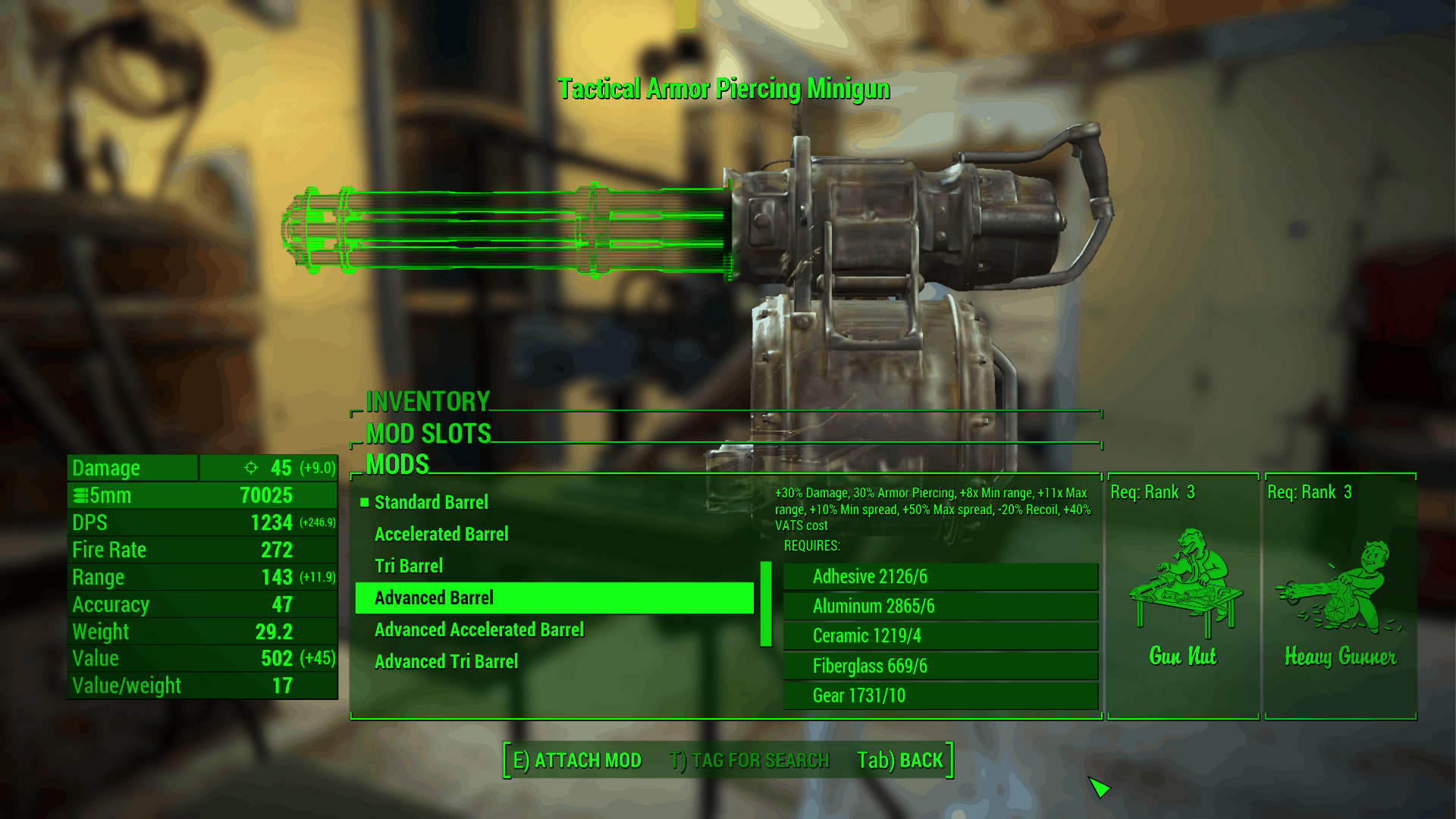Select the Ceramic requirement row
This screenshot has height=819, width=1456.
coord(940,636)
